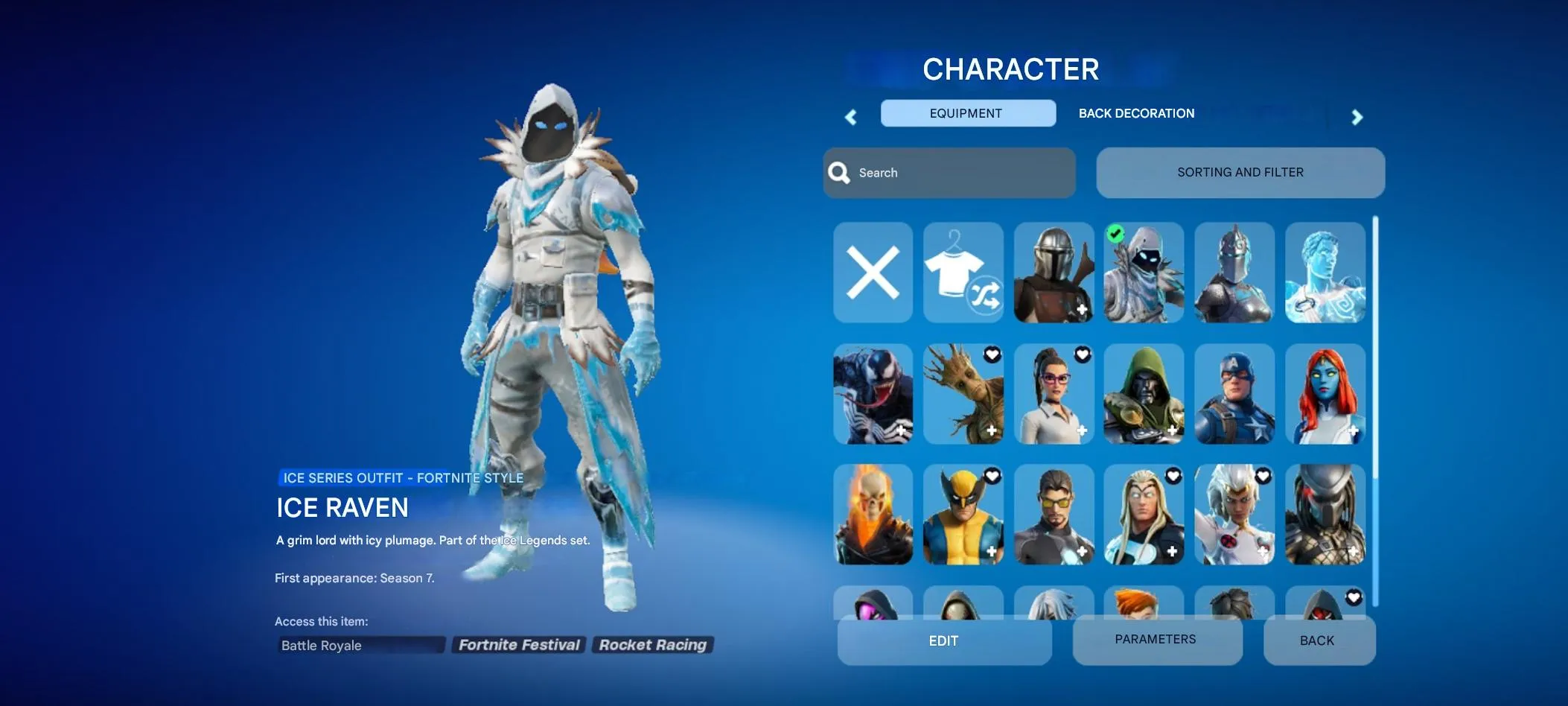
Task: Click the search magnifier icon
Action: pyautogui.click(x=840, y=172)
